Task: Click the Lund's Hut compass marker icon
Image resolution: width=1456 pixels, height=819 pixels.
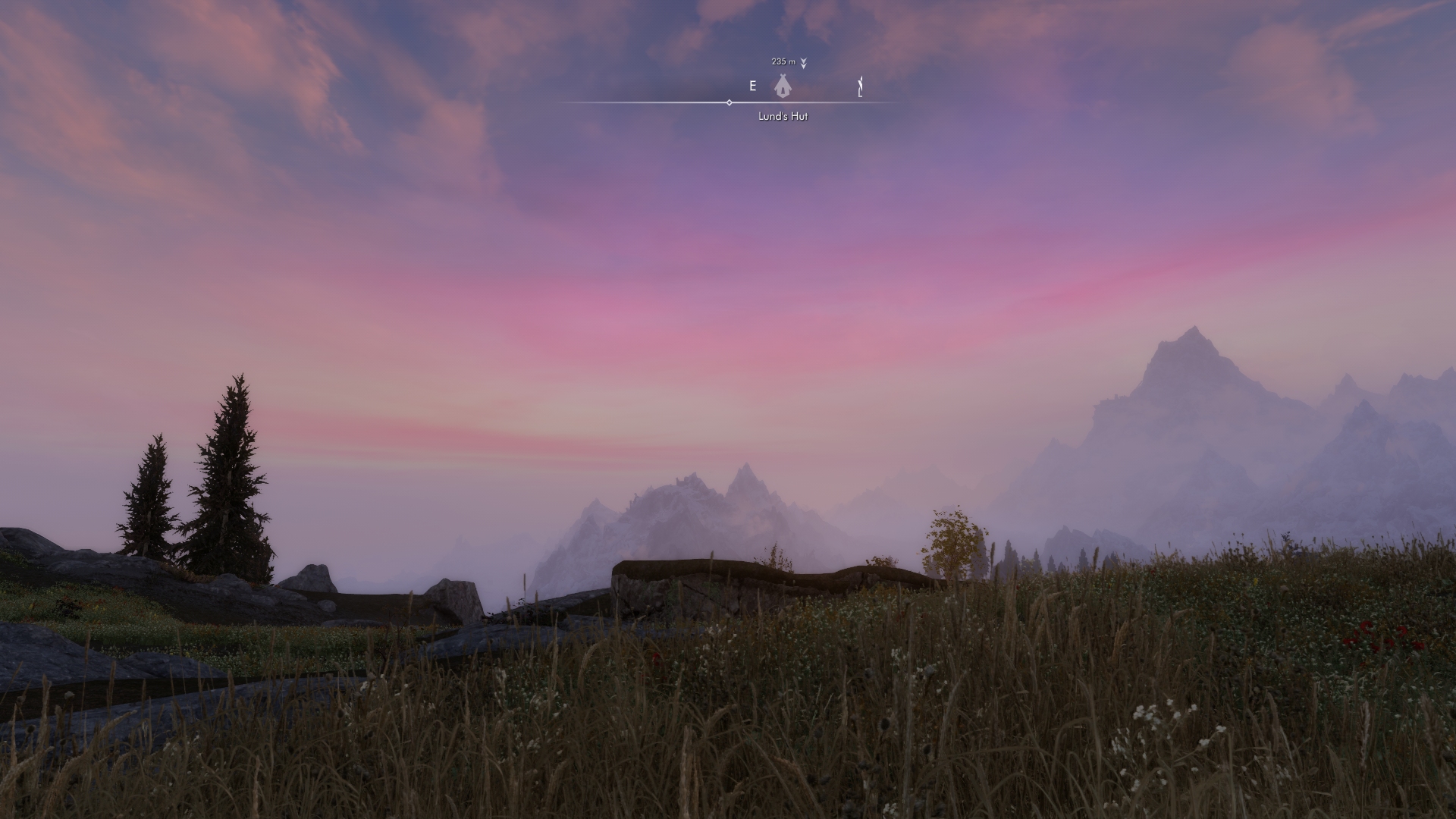Action: click(x=783, y=86)
